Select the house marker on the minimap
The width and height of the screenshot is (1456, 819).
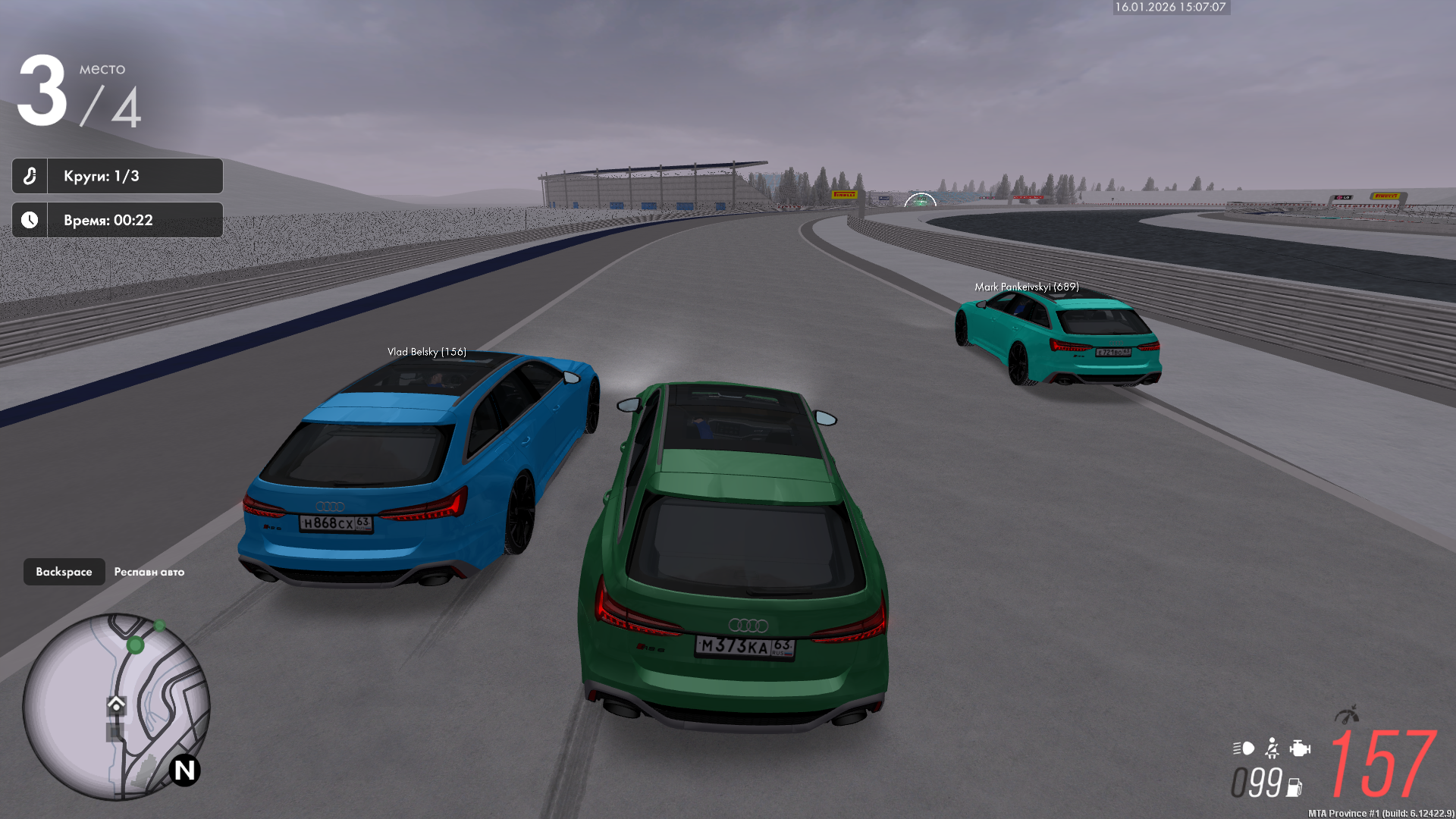tap(116, 704)
